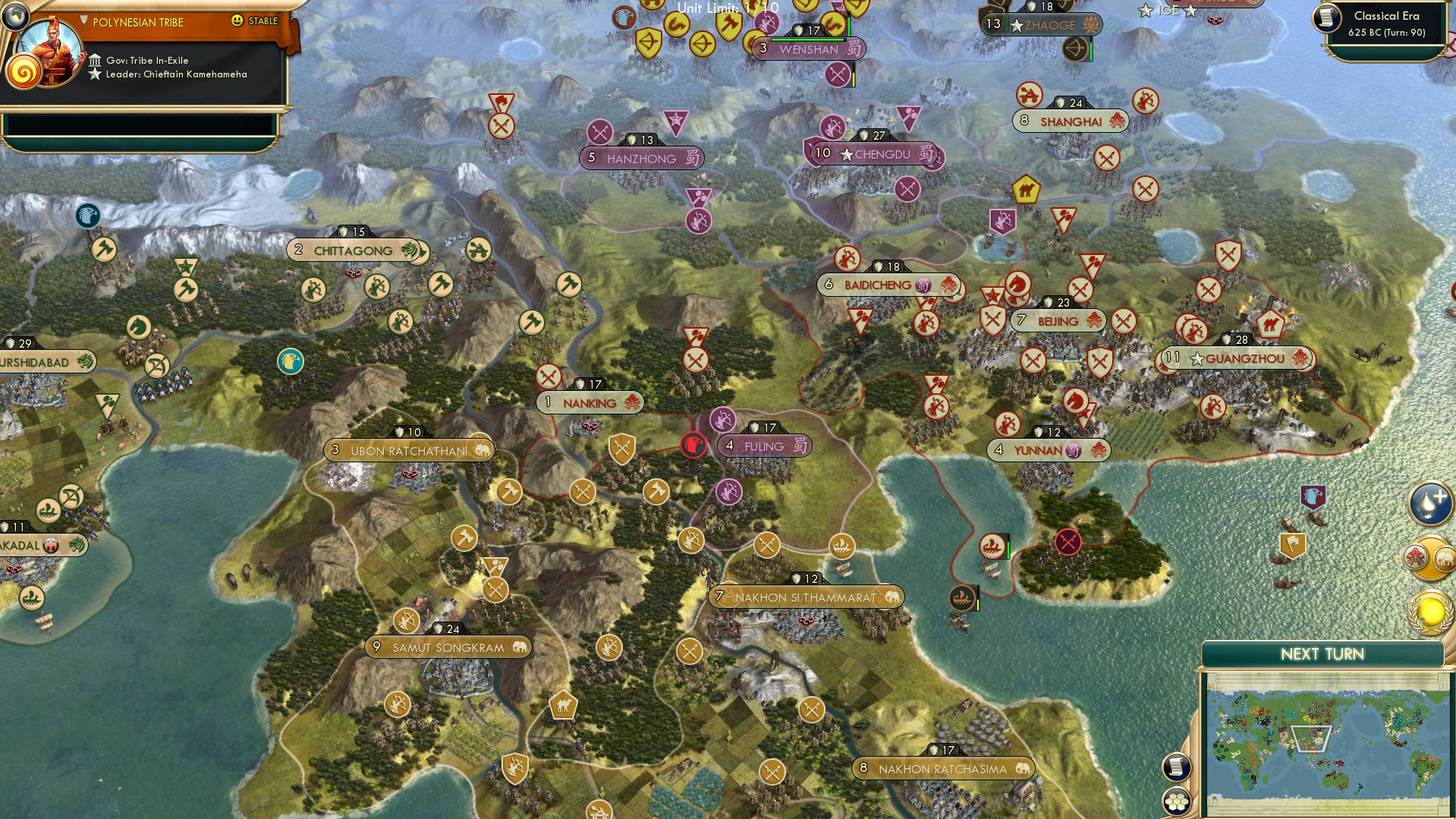Select the gold shield unit icon near Nanking
Viewport: 1456px width, 819px height.
coord(621,449)
